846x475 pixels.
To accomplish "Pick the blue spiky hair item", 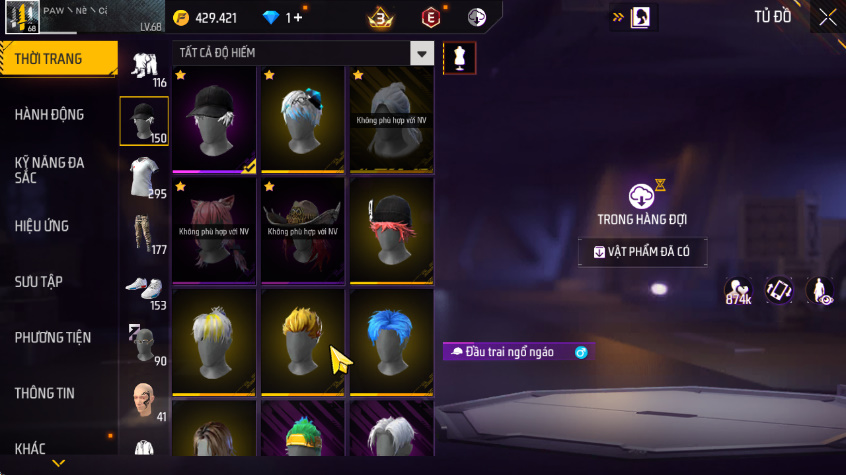I will click(x=391, y=340).
